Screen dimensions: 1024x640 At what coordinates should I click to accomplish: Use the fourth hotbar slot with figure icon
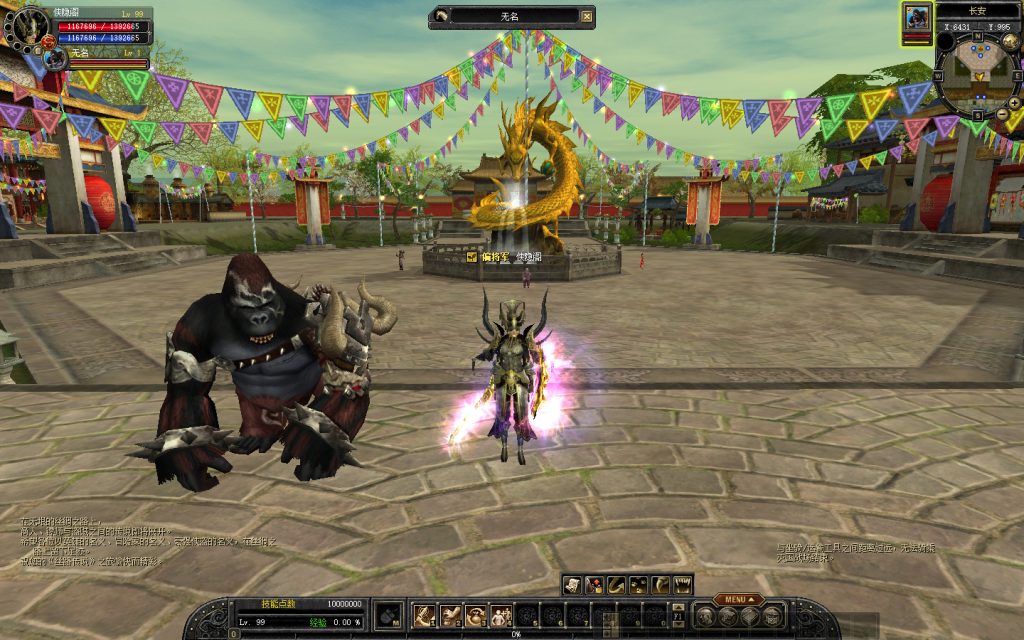click(x=501, y=615)
